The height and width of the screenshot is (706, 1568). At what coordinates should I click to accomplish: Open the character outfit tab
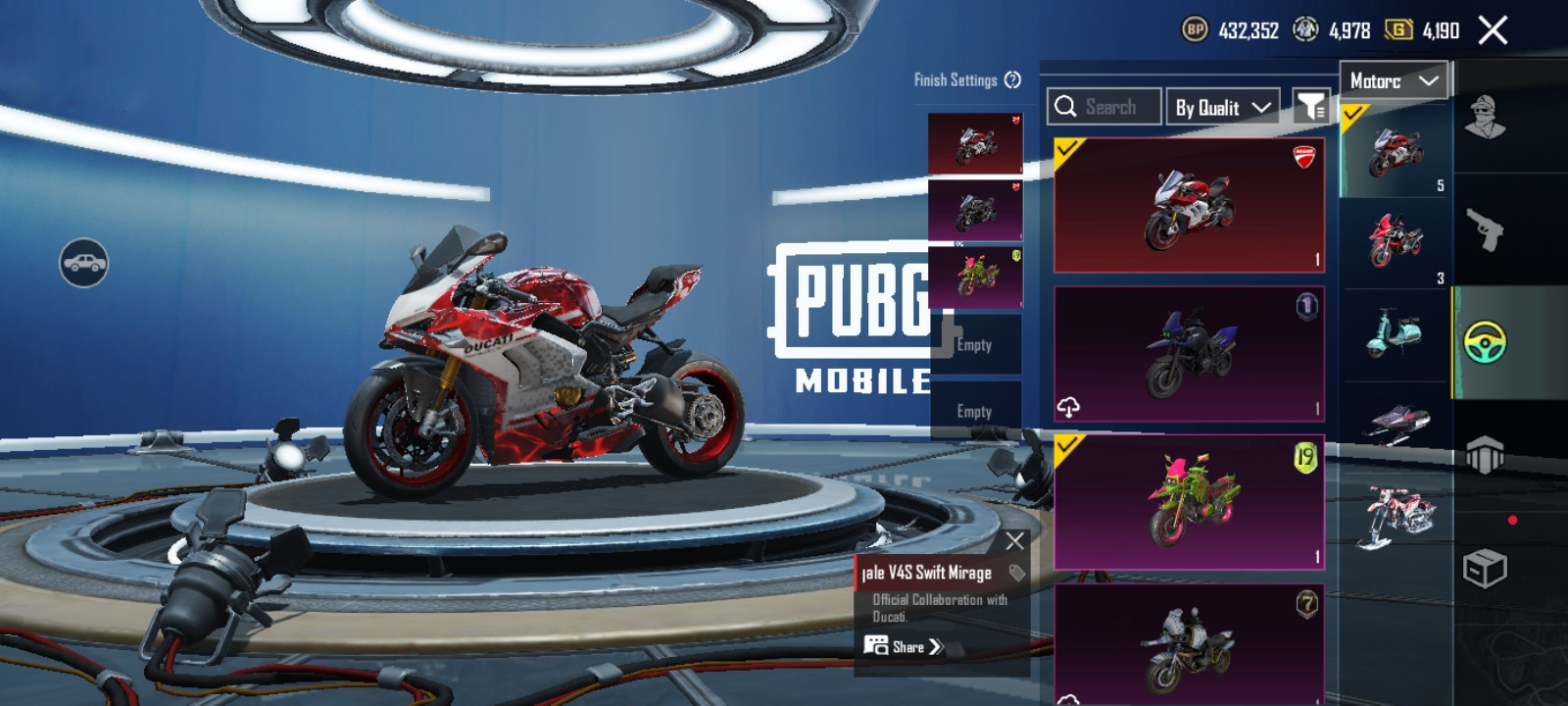pos(1486,118)
